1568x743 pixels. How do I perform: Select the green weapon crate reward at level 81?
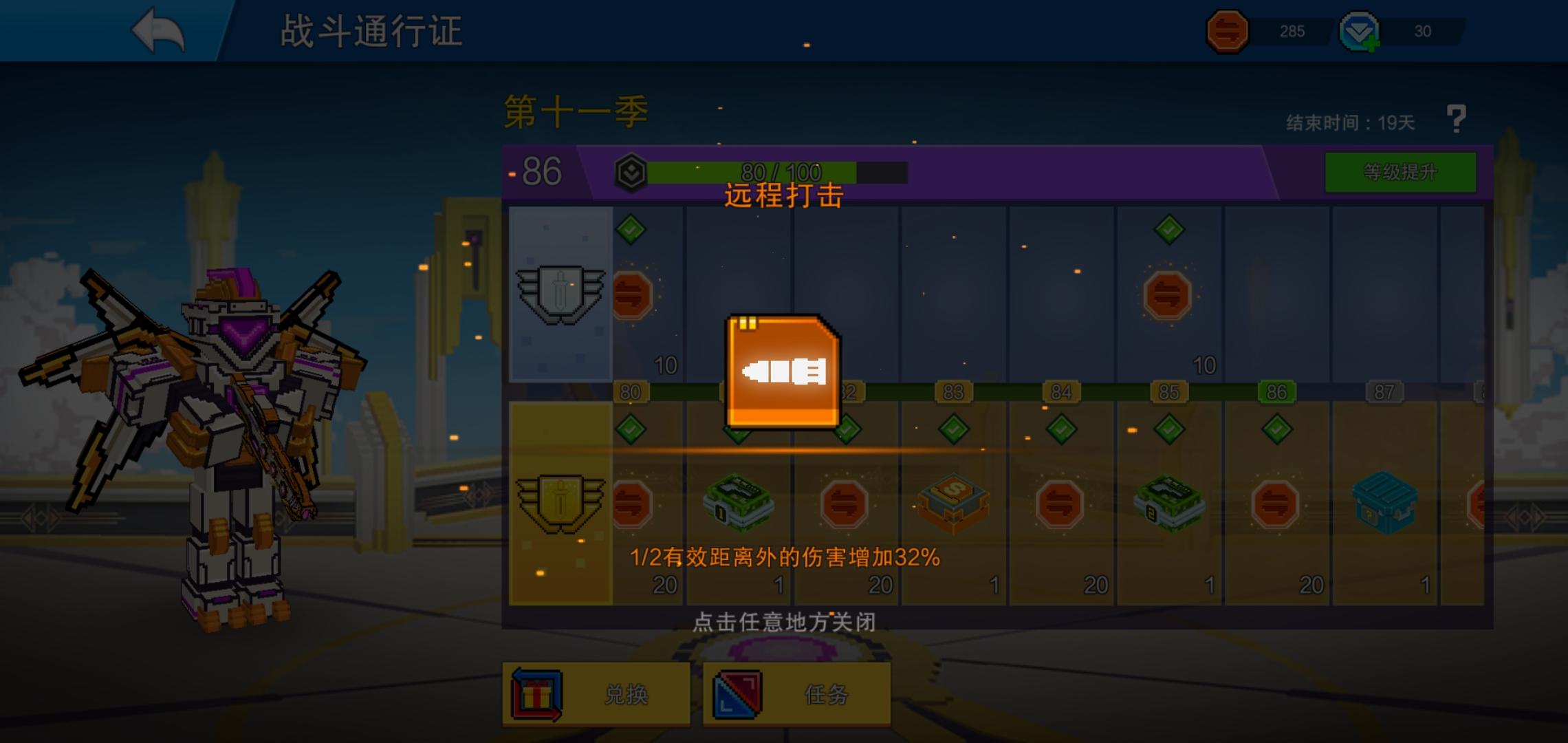(x=738, y=504)
